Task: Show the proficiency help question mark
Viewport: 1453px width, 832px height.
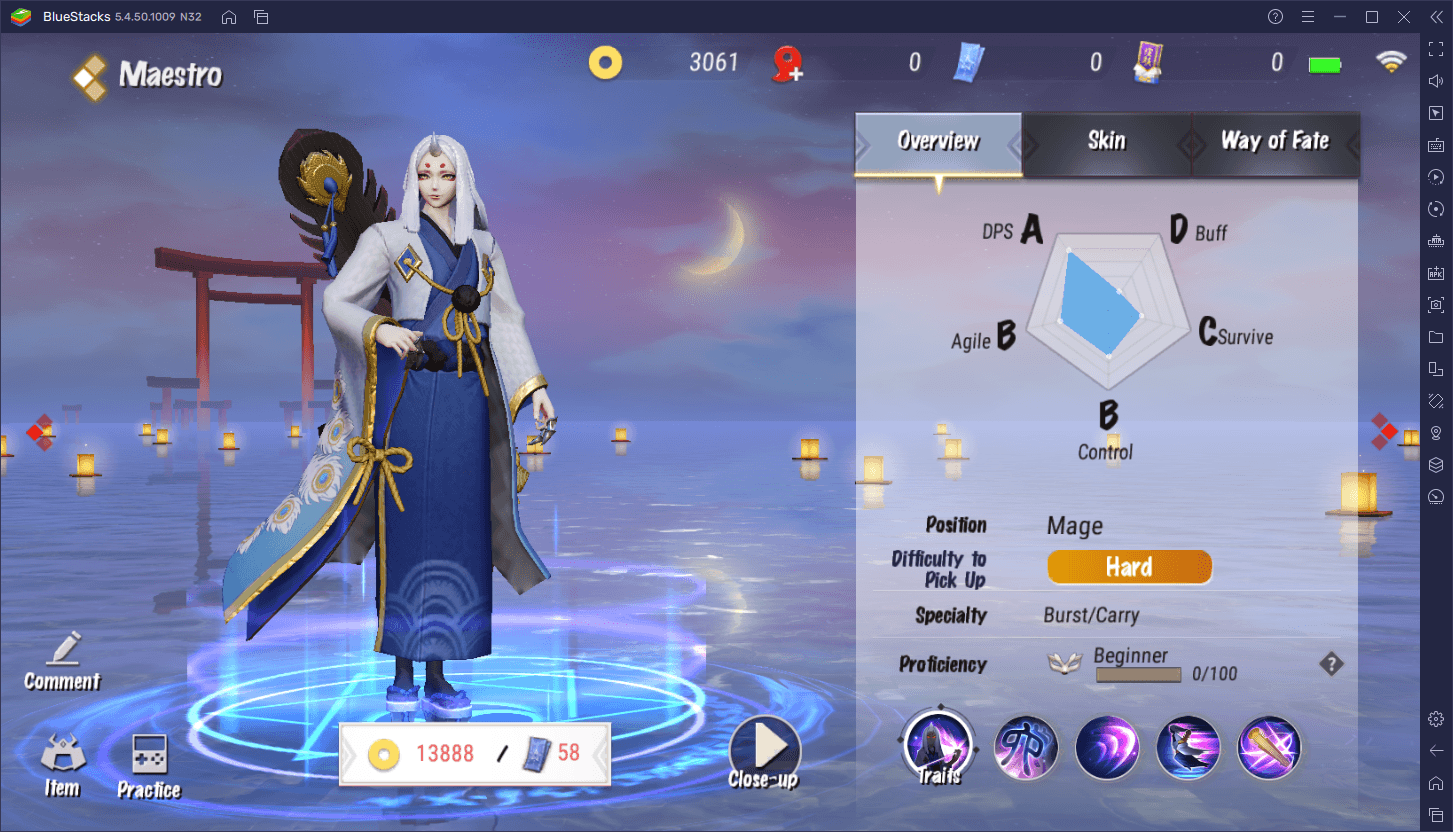Action: tap(1330, 664)
